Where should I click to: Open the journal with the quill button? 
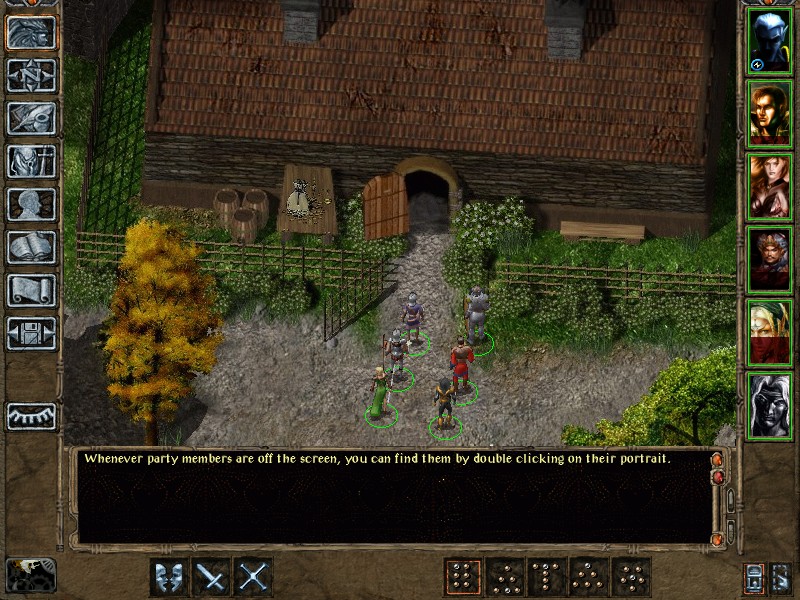coord(32,118)
